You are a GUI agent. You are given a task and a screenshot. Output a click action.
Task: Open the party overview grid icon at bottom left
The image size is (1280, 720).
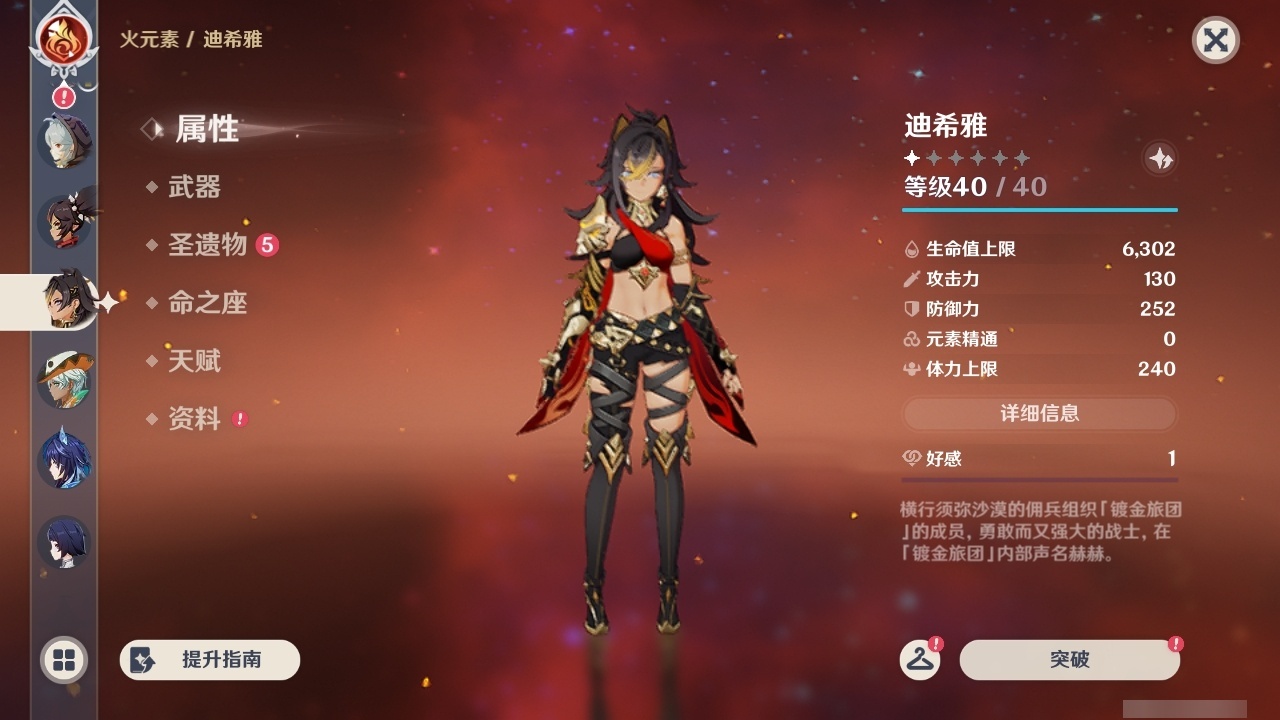(64, 660)
